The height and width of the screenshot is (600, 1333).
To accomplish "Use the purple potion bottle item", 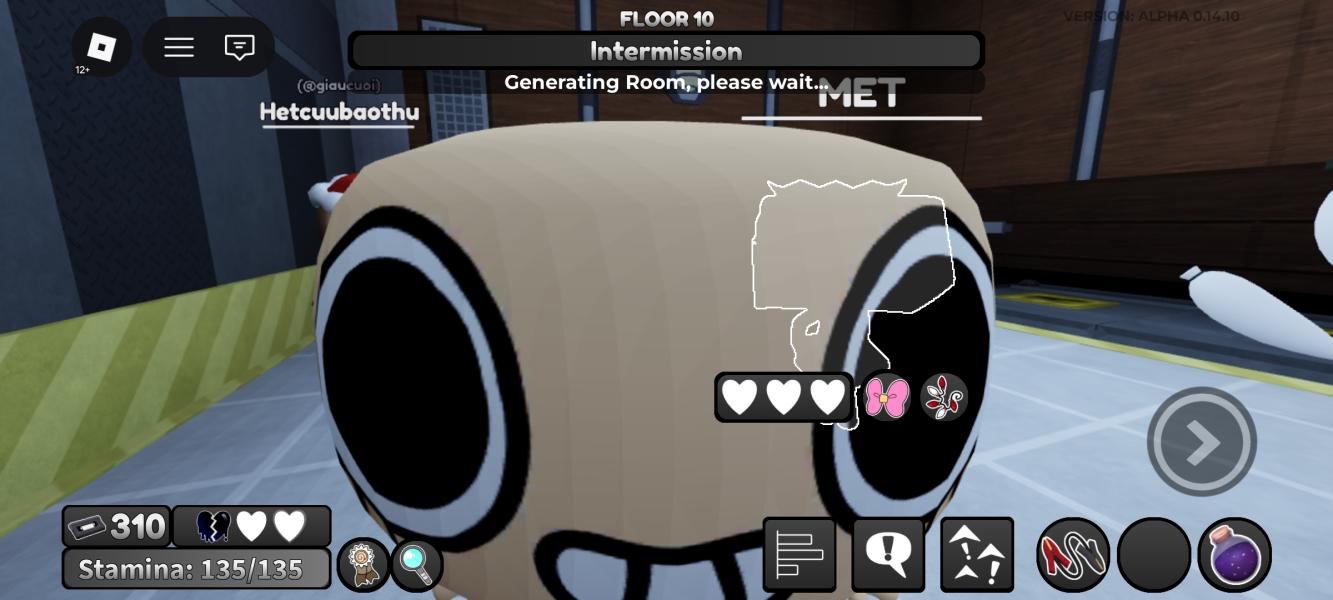I will [1234, 554].
